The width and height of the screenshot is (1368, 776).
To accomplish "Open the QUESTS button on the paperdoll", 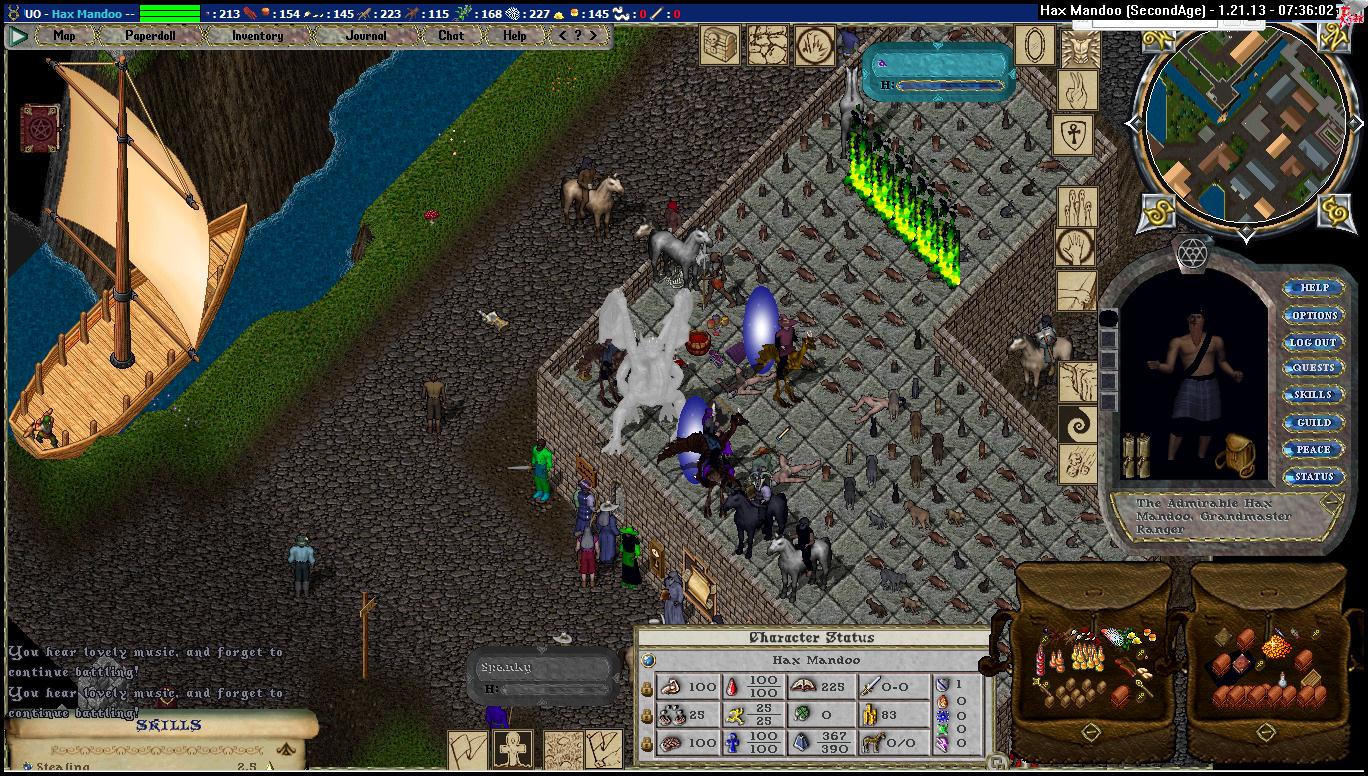I will (x=1313, y=368).
